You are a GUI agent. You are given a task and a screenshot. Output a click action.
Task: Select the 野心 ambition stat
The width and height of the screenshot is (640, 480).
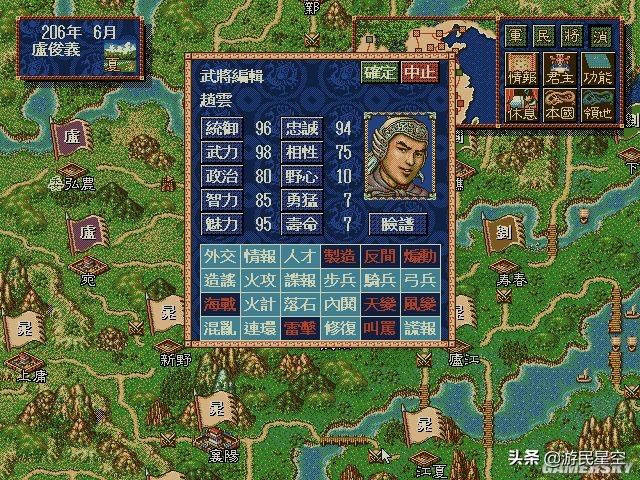(302, 175)
